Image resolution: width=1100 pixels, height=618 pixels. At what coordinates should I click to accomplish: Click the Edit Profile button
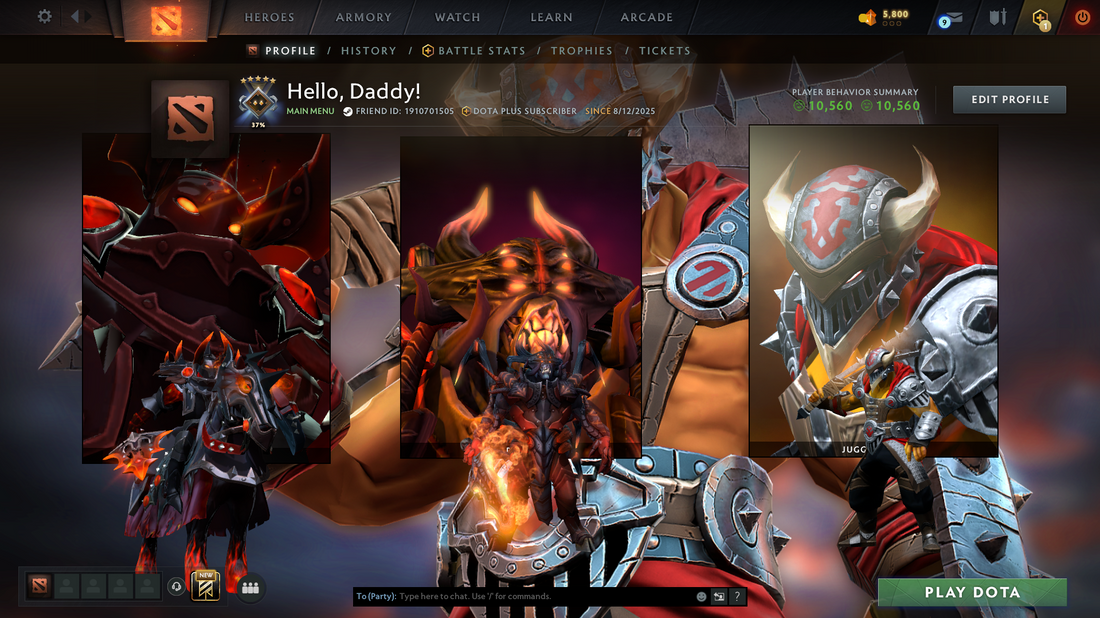coord(1009,99)
